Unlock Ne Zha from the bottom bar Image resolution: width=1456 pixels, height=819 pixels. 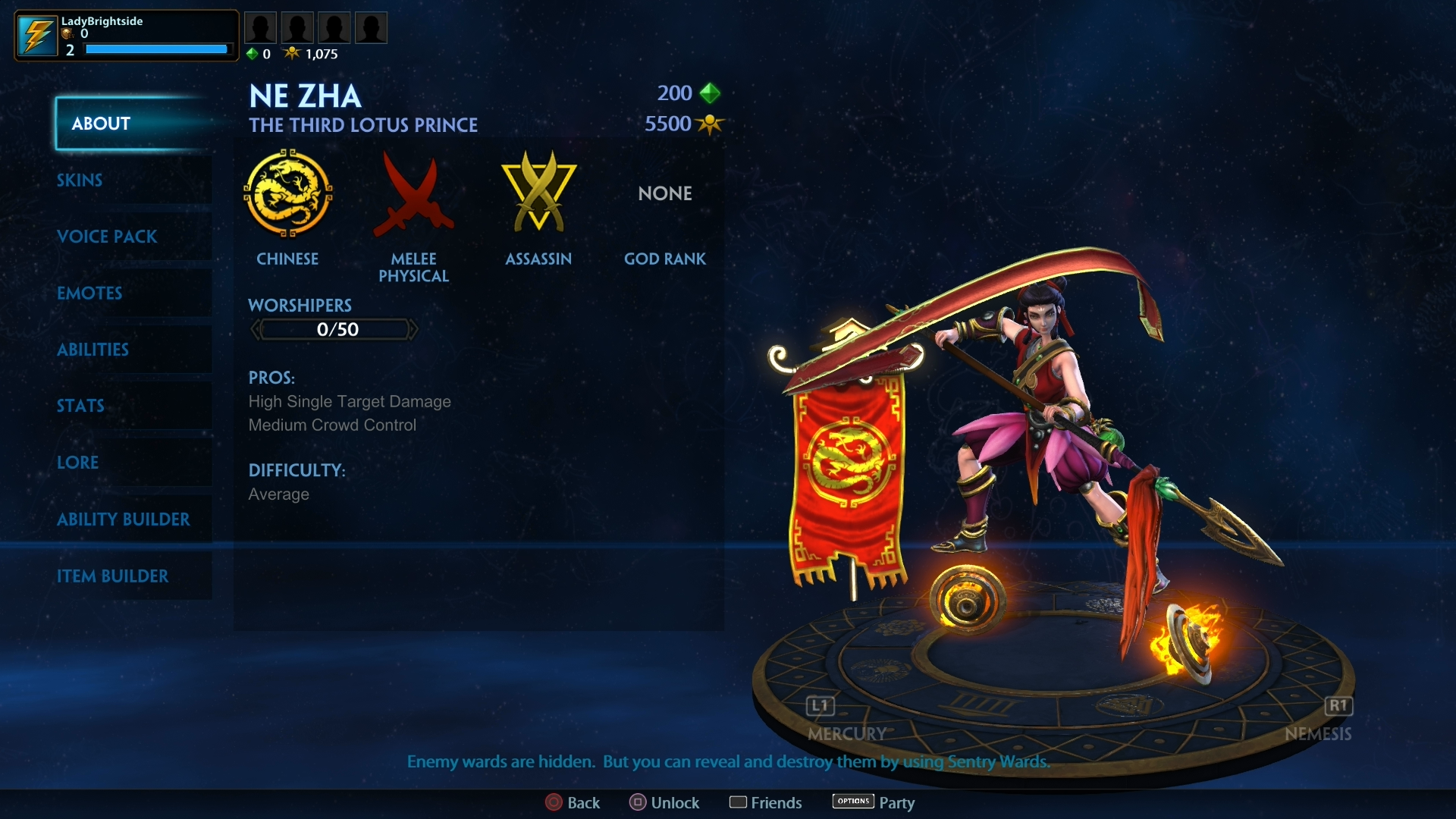click(x=664, y=802)
